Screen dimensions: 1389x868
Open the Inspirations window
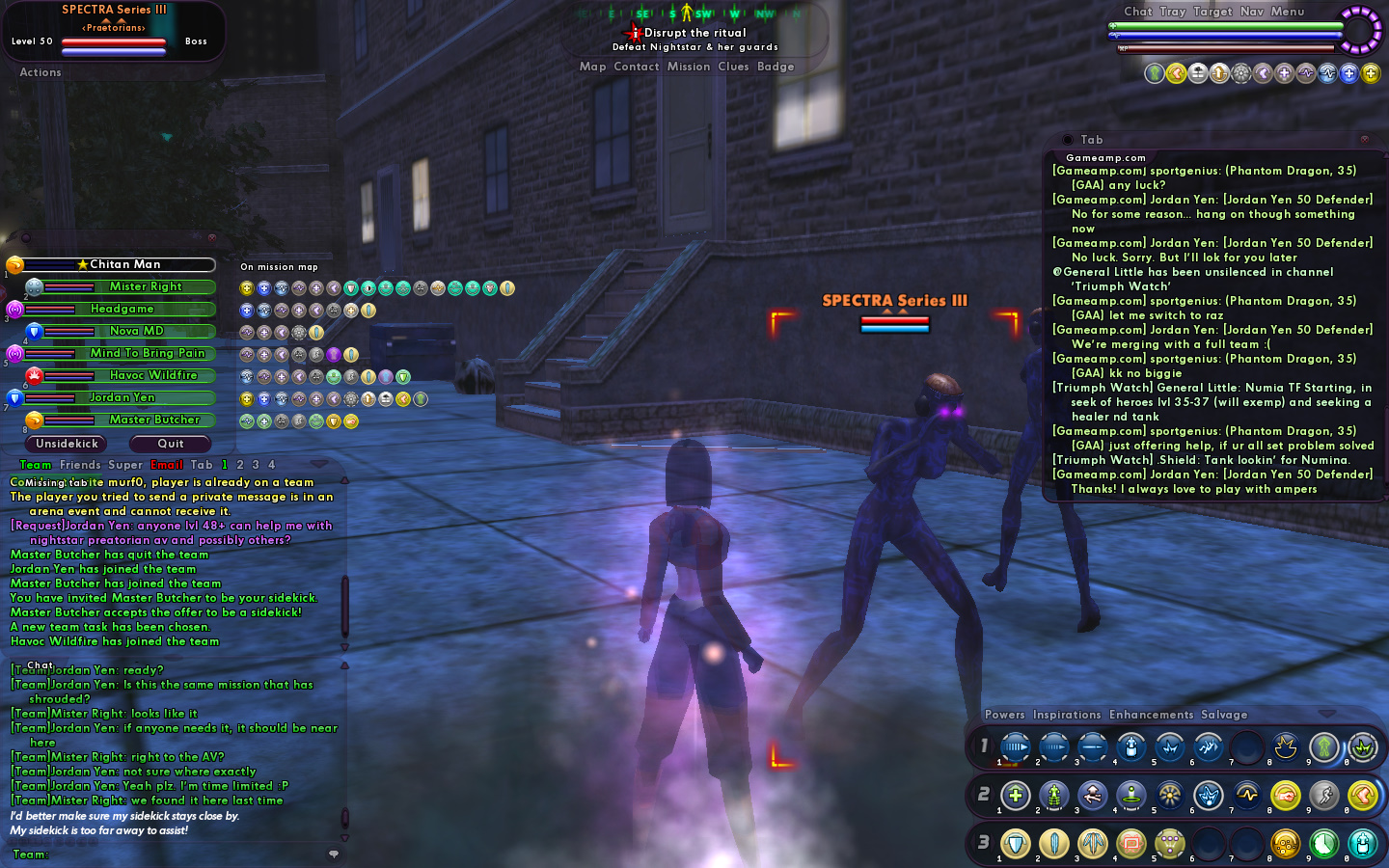tap(1067, 715)
